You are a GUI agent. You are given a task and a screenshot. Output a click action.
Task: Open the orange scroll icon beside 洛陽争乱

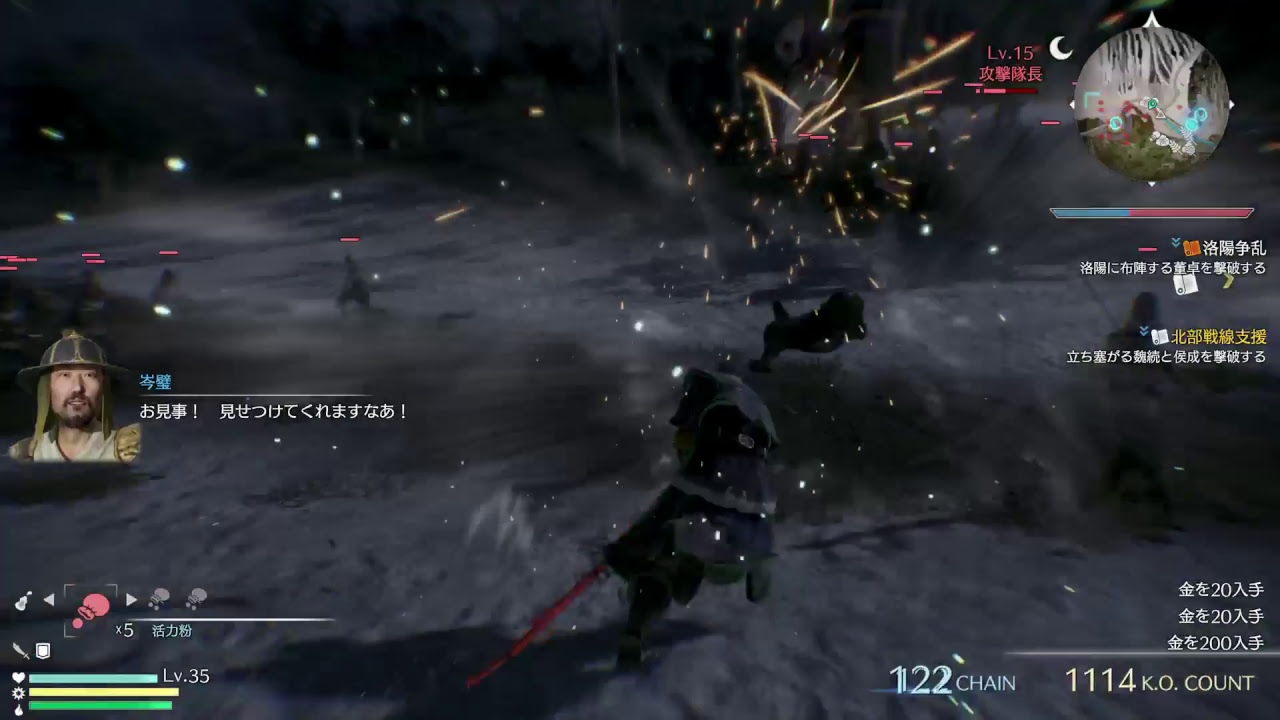pos(1192,248)
